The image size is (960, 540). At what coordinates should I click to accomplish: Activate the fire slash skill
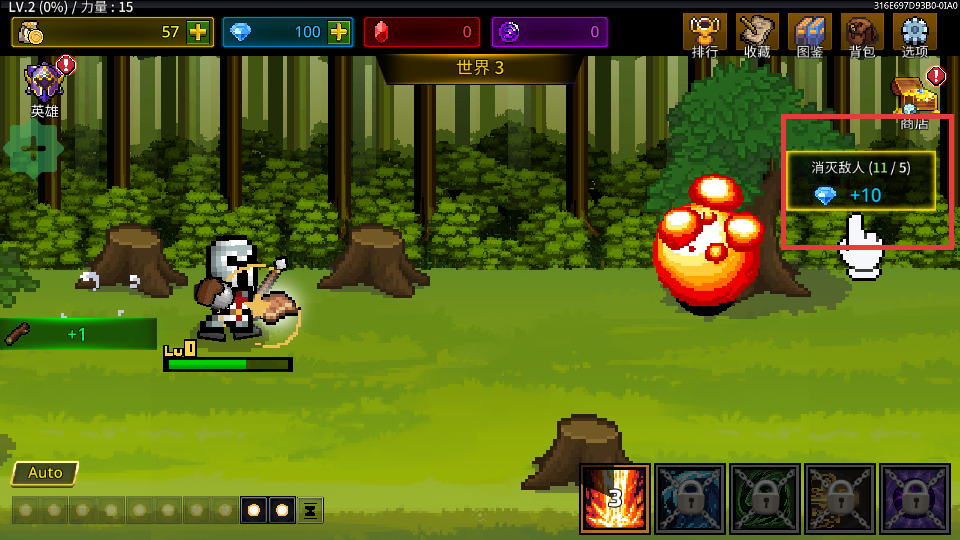(615, 498)
